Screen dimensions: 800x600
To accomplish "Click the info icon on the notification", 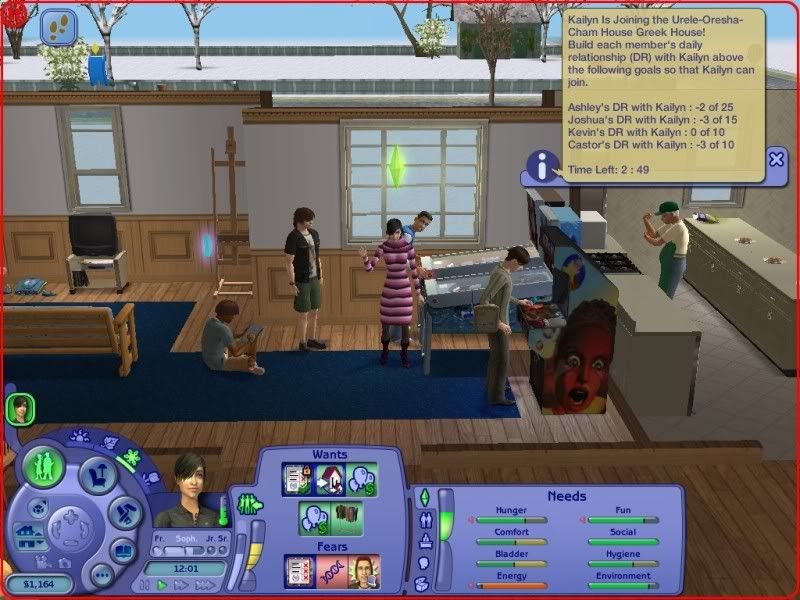I will [x=543, y=166].
